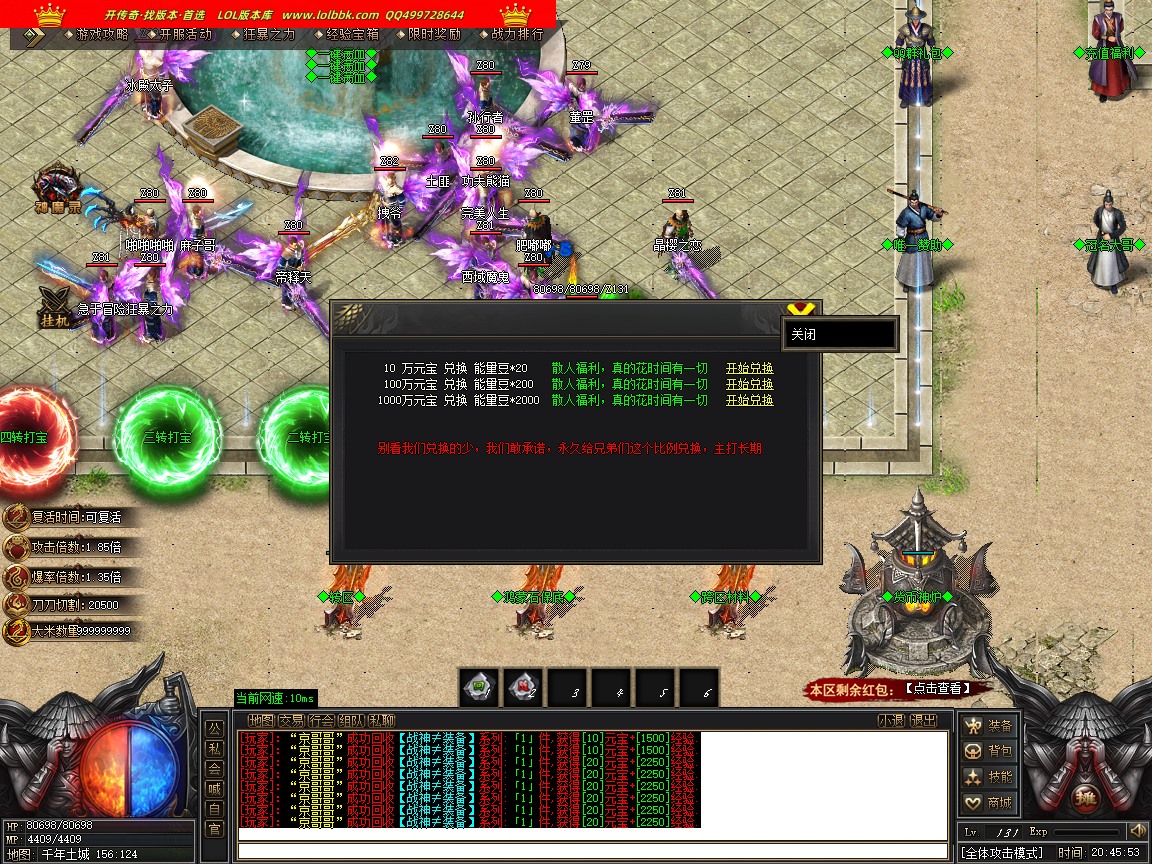Open the 行会 guild tab
The width and height of the screenshot is (1152, 864).
click(x=321, y=720)
